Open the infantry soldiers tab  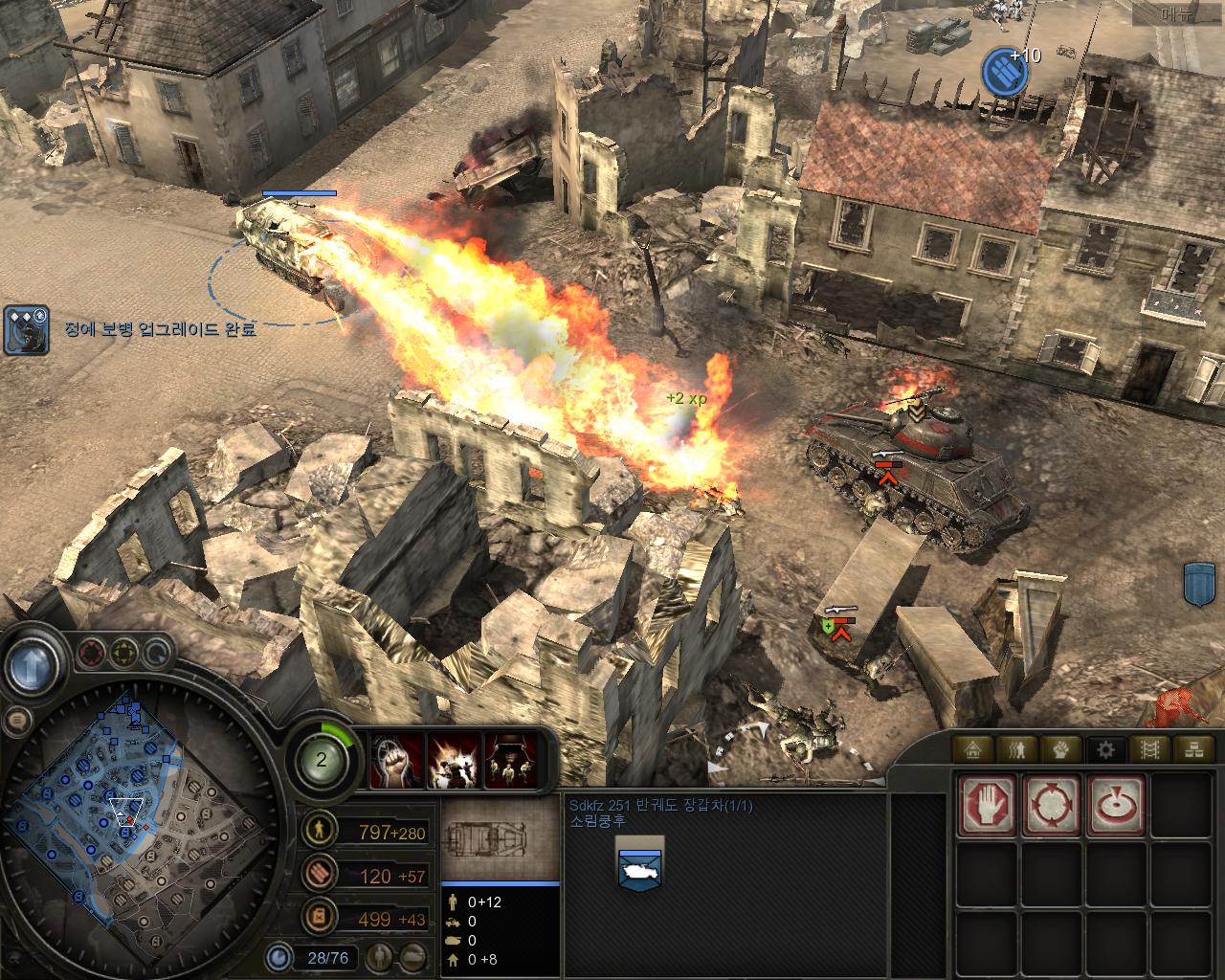[1017, 749]
